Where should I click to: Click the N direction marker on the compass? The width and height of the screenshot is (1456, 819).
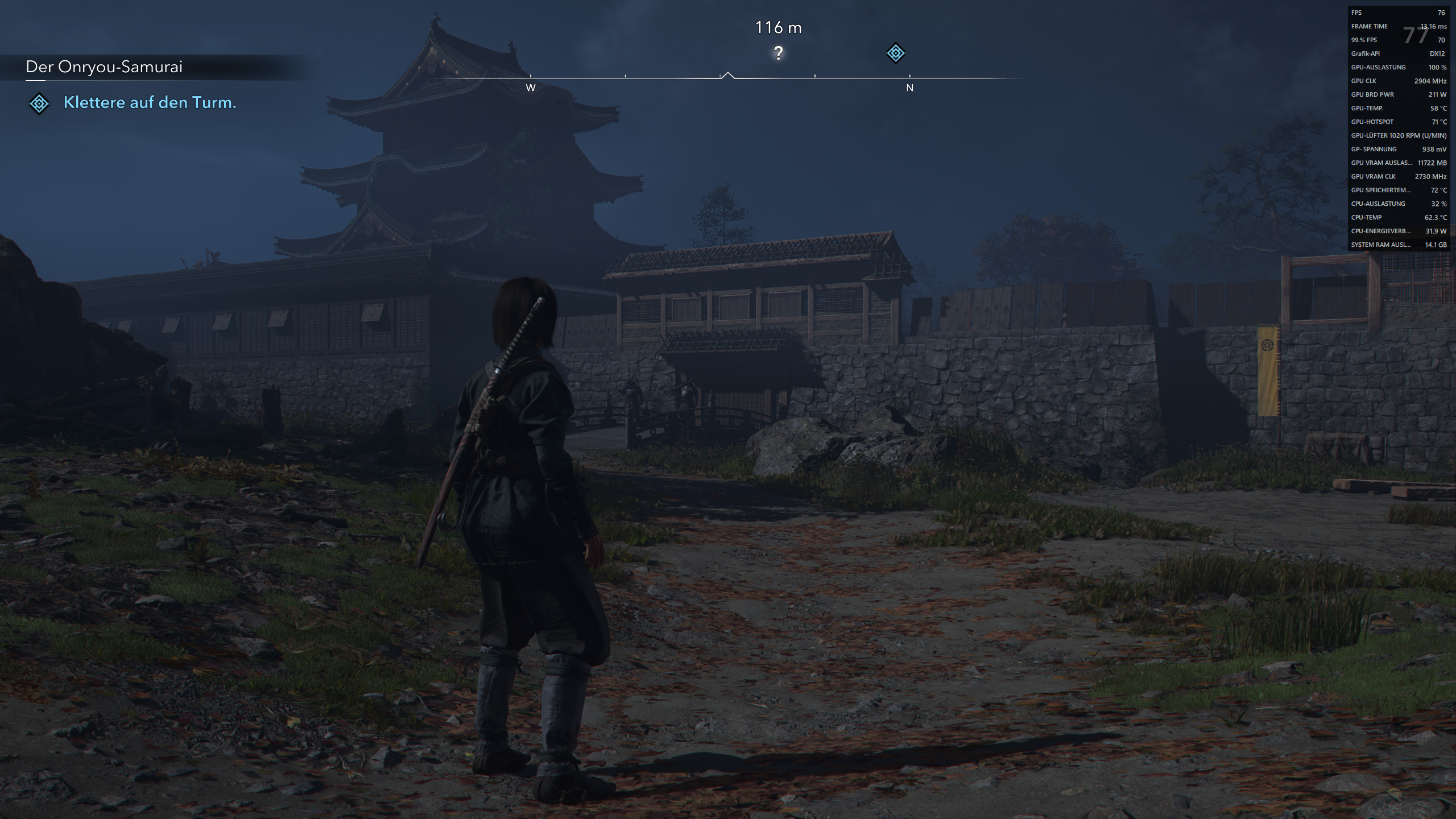tap(910, 88)
